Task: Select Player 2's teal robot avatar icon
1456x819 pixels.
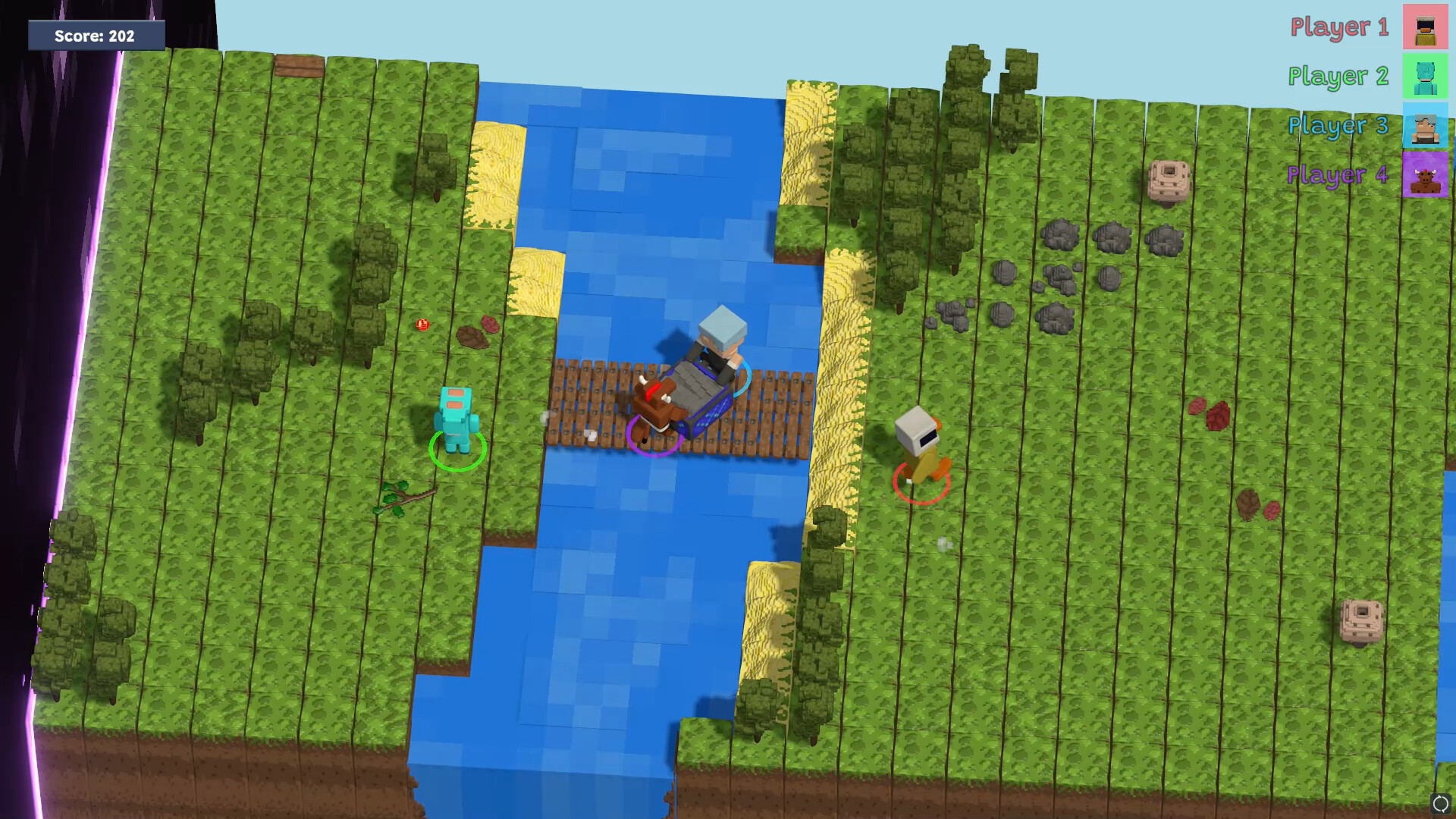Action: [x=1426, y=76]
